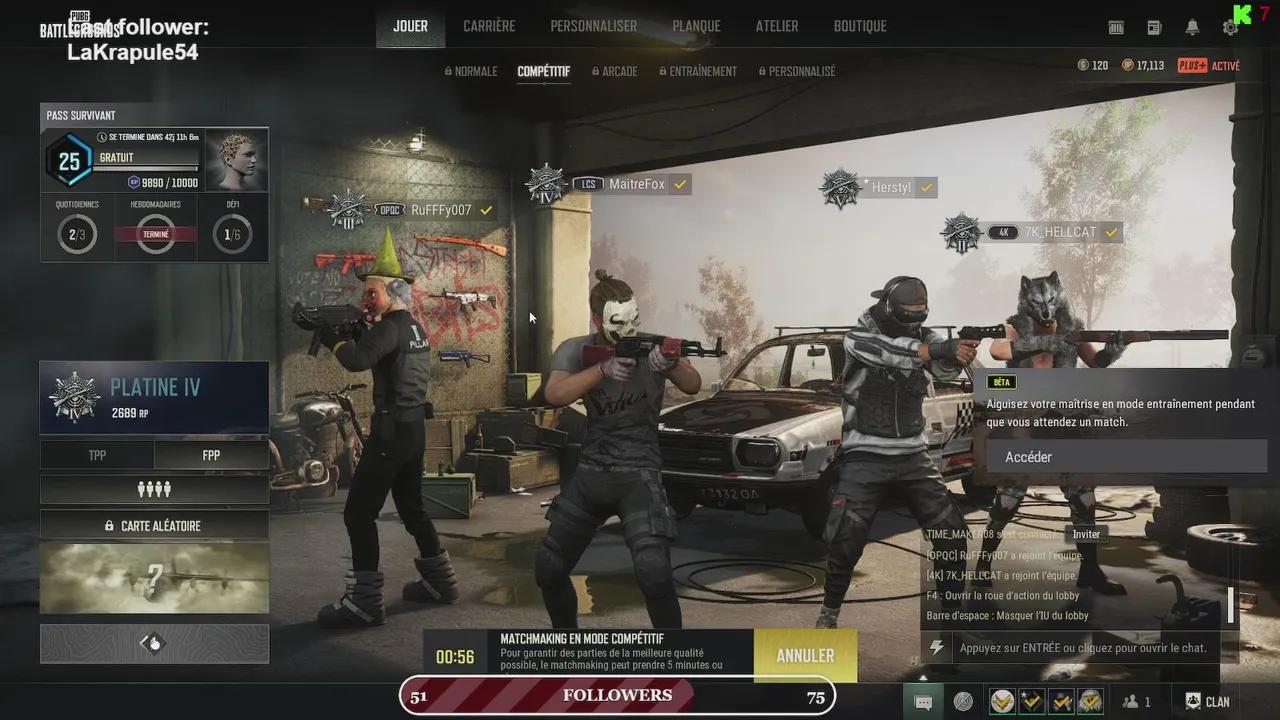1280x720 pixels.
Task: Open the mystery map preview thumbnail
Action: [x=154, y=578]
